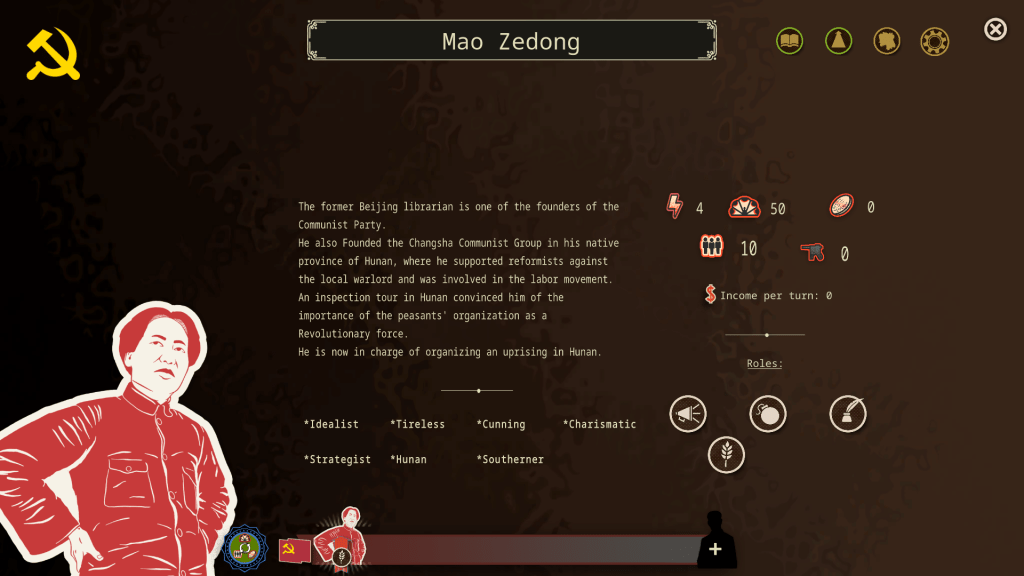The height and width of the screenshot is (576, 1024).
Task: Open the map silhouette icon
Action: (x=886, y=41)
